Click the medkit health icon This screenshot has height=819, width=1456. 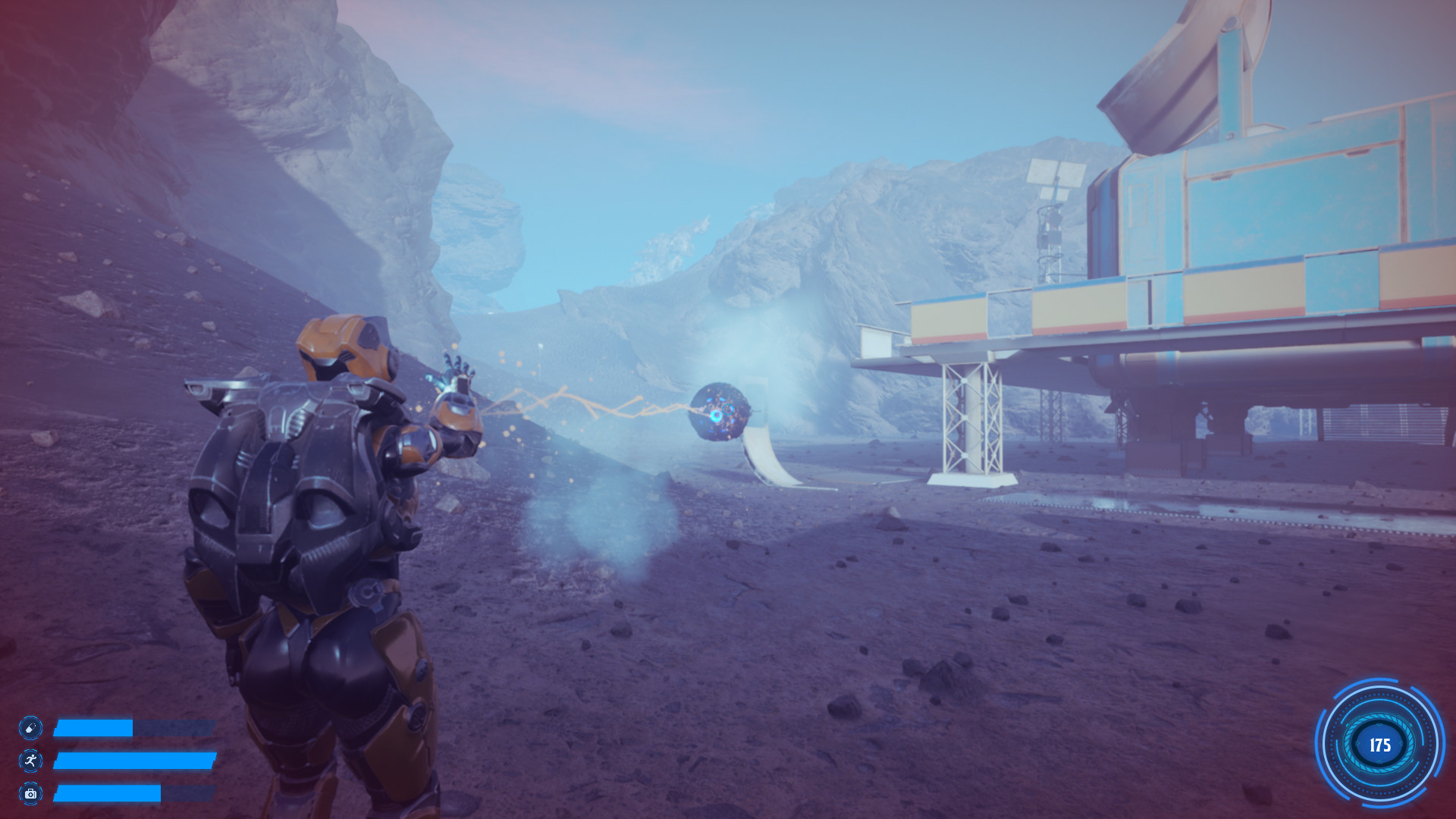(30, 793)
